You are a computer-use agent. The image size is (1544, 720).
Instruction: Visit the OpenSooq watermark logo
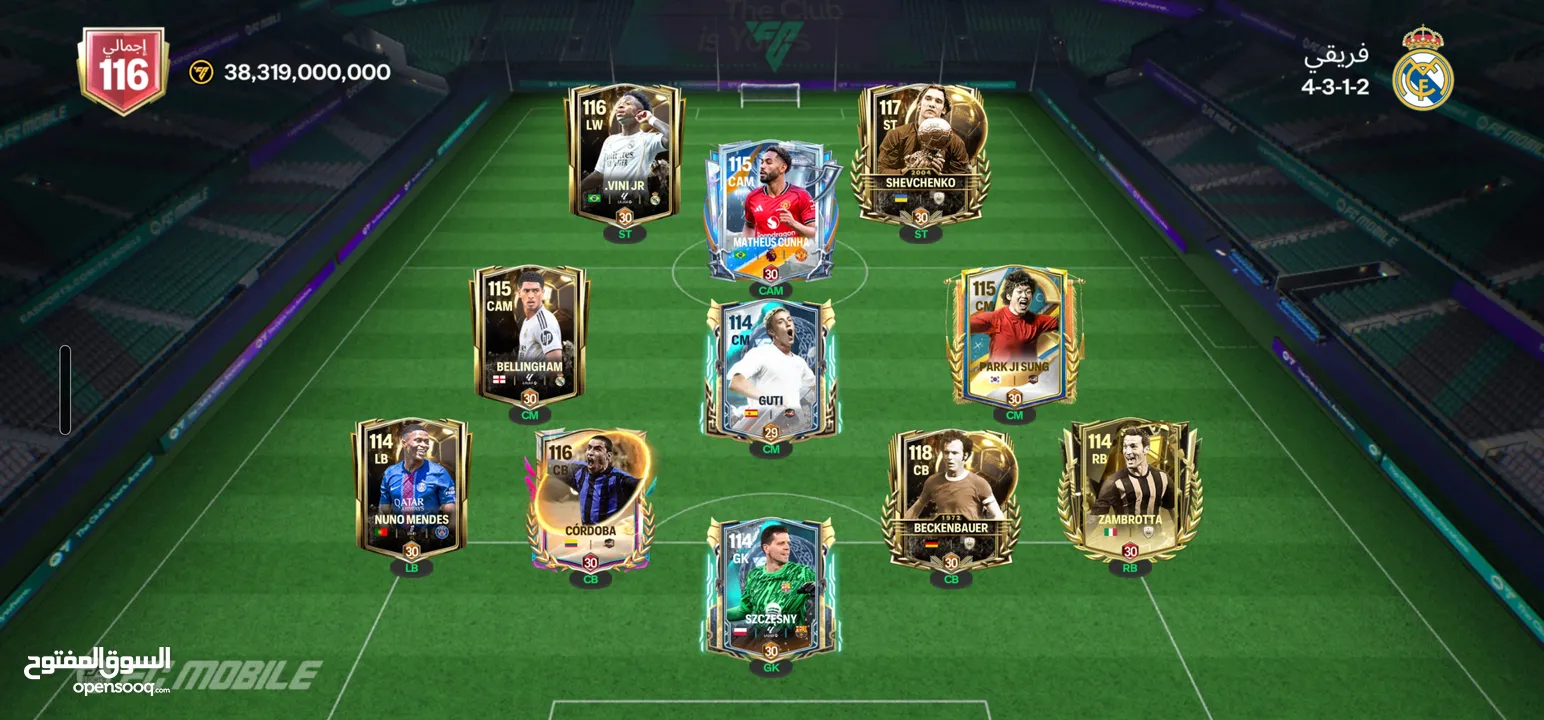click(x=97, y=670)
